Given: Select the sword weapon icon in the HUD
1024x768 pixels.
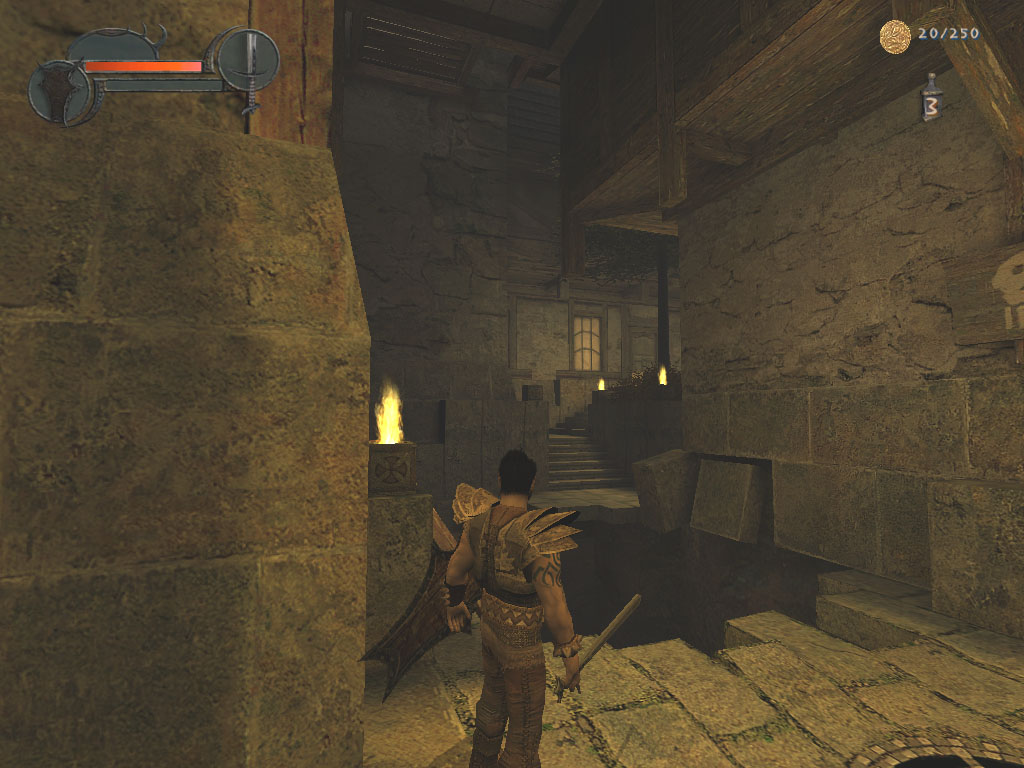Looking at the screenshot, I should pos(248,60).
